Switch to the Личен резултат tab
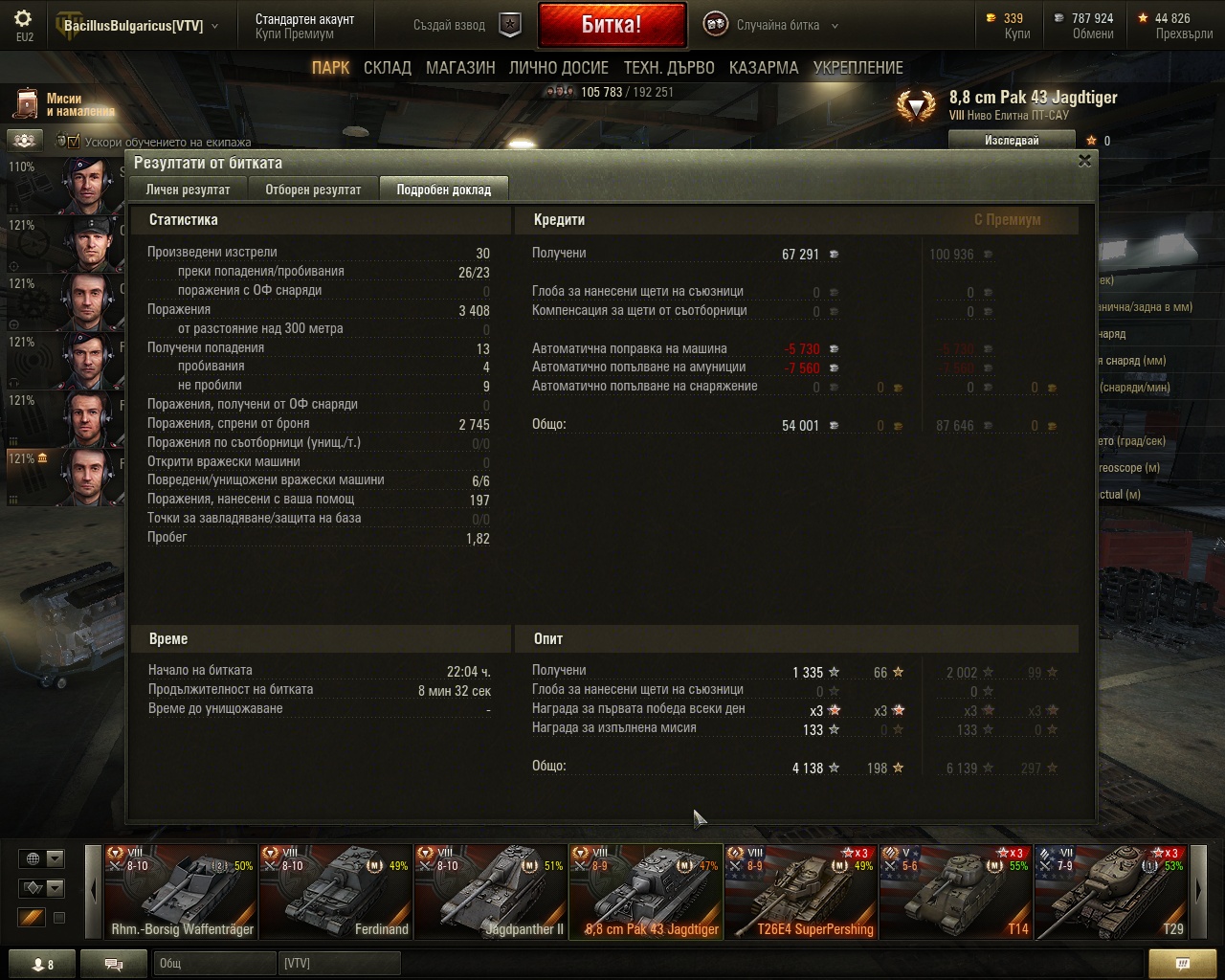The image size is (1225, 980). pyautogui.click(x=188, y=189)
